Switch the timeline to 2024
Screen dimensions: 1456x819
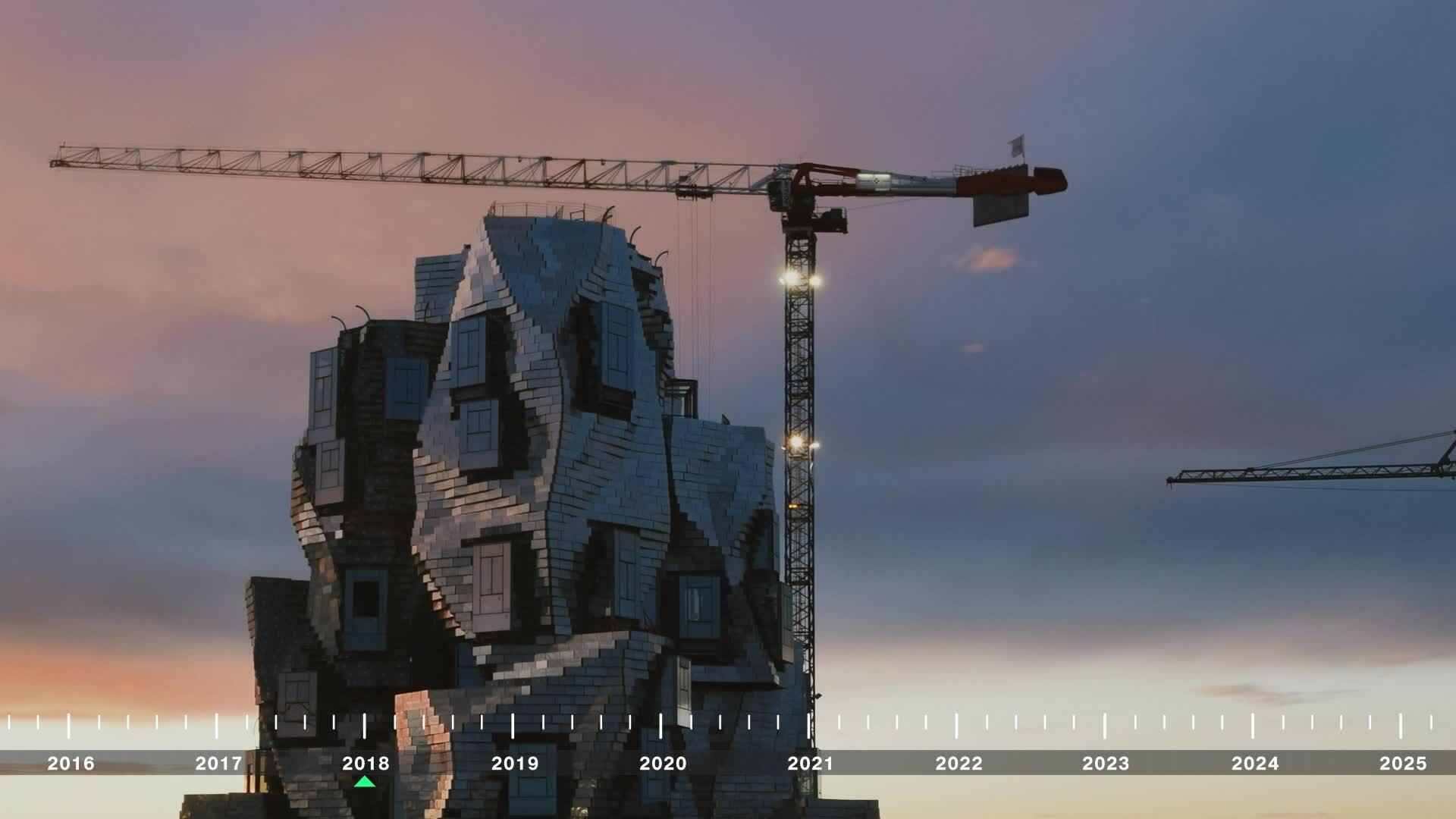1254,763
